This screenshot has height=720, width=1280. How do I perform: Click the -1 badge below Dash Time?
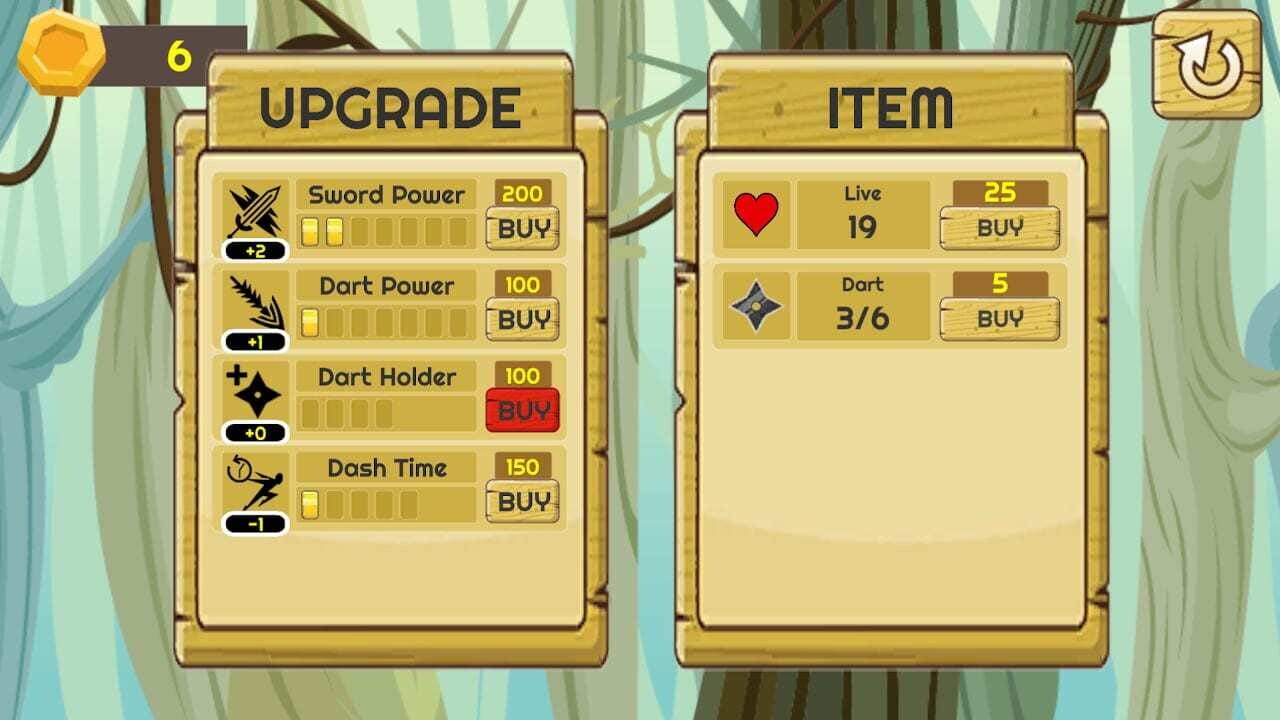[x=257, y=523]
